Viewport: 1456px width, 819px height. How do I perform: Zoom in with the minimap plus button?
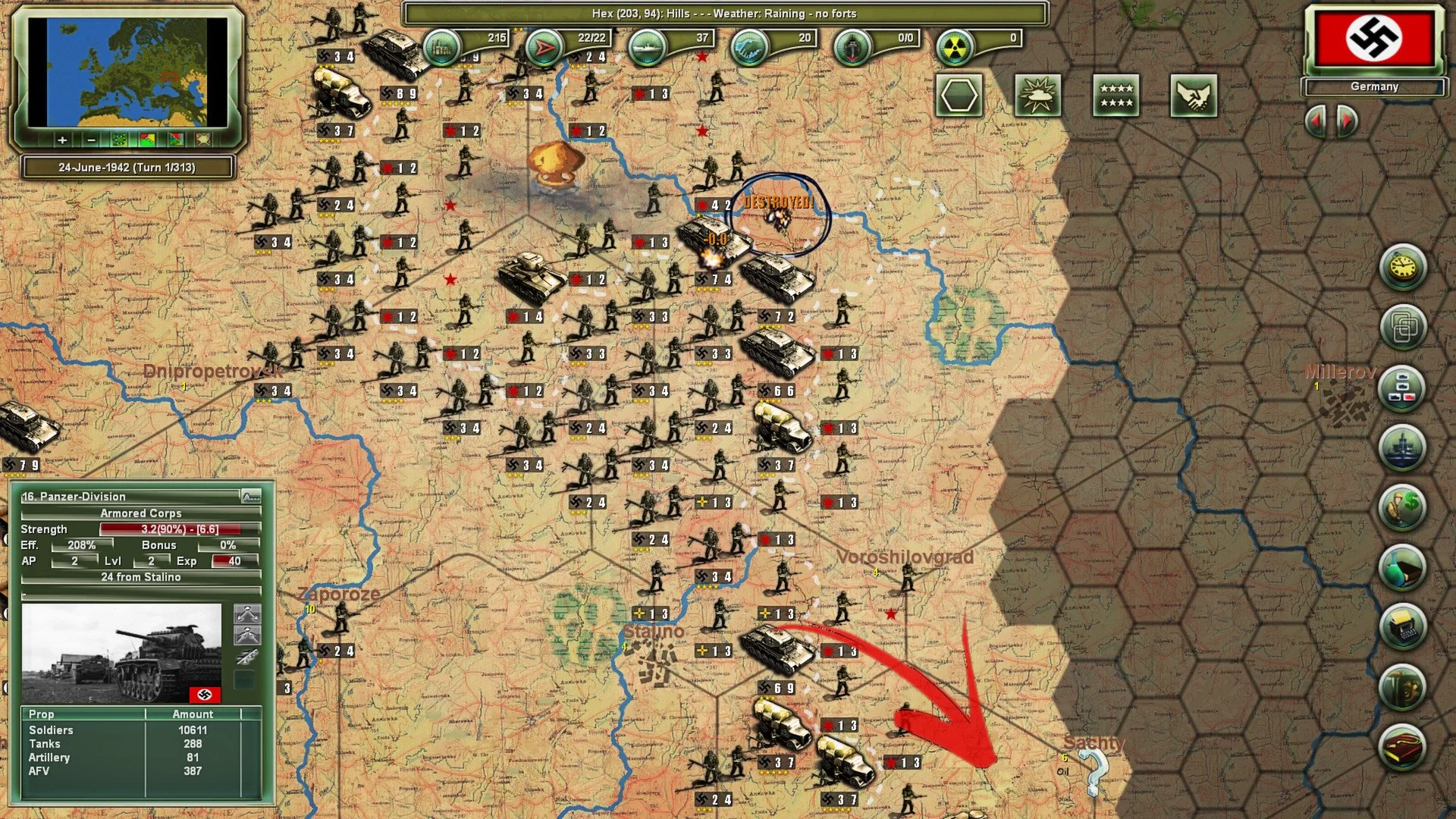[62, 140]
